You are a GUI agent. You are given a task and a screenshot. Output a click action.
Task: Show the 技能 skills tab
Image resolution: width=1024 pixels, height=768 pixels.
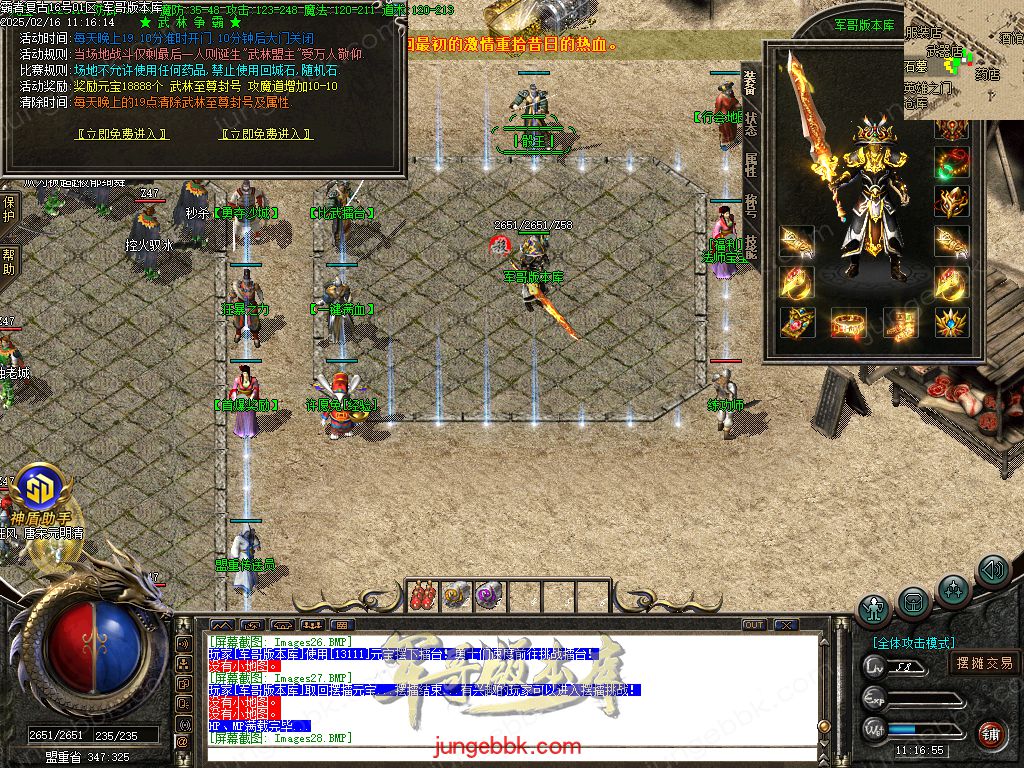pos(751,248)
